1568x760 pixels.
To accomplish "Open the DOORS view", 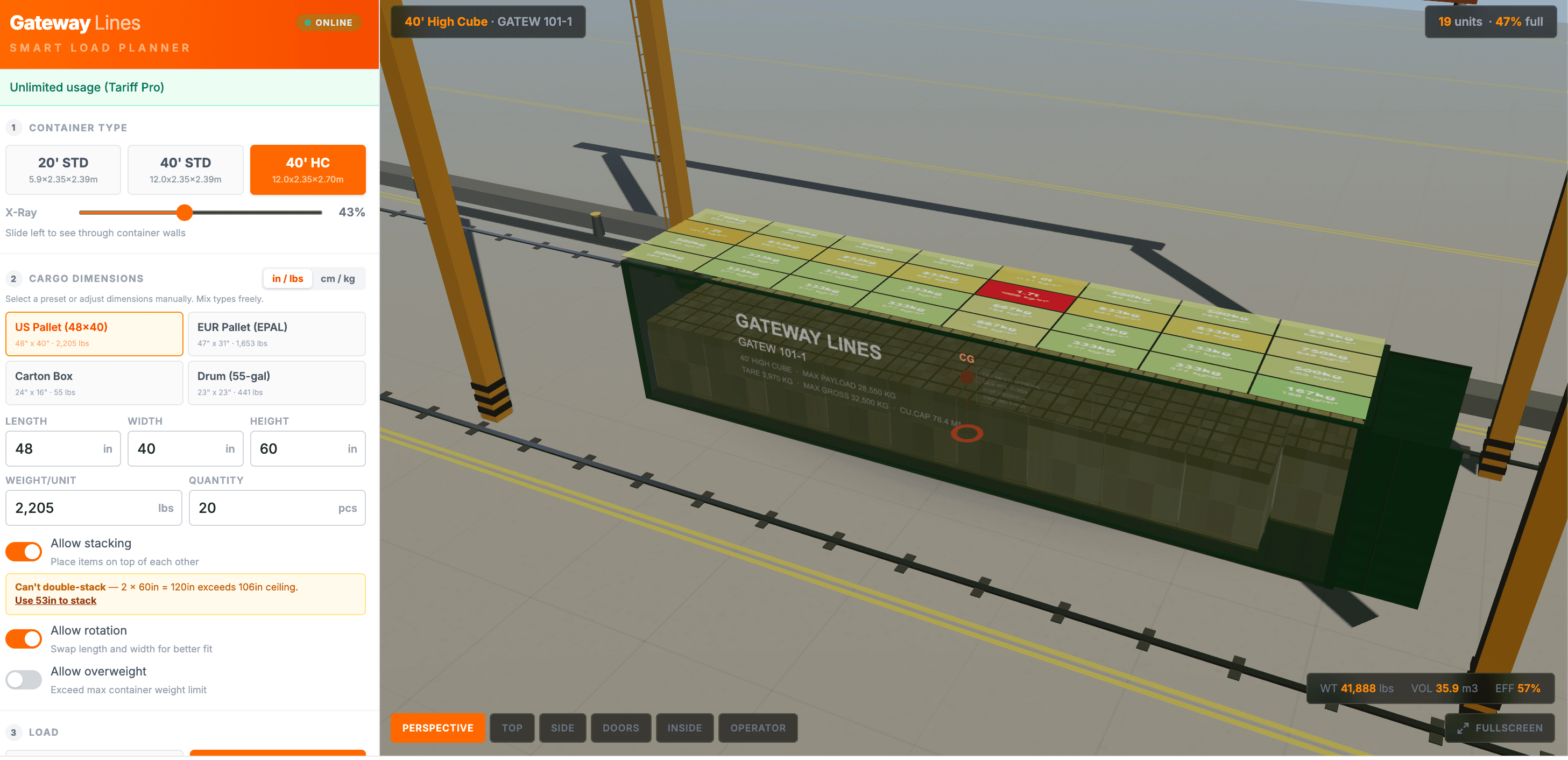I will pos(620,727).
